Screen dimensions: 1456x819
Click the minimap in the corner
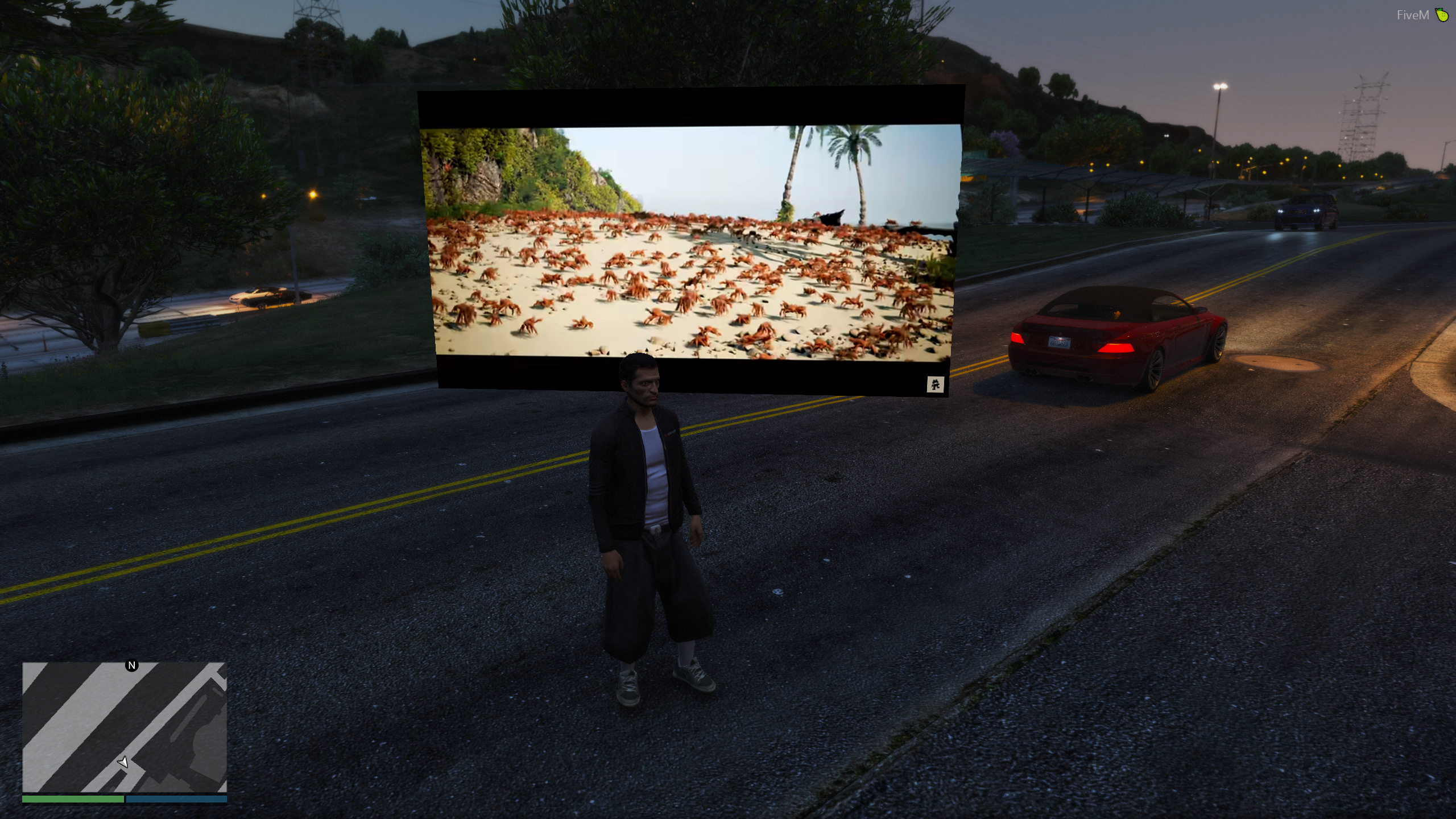point(125,727)
